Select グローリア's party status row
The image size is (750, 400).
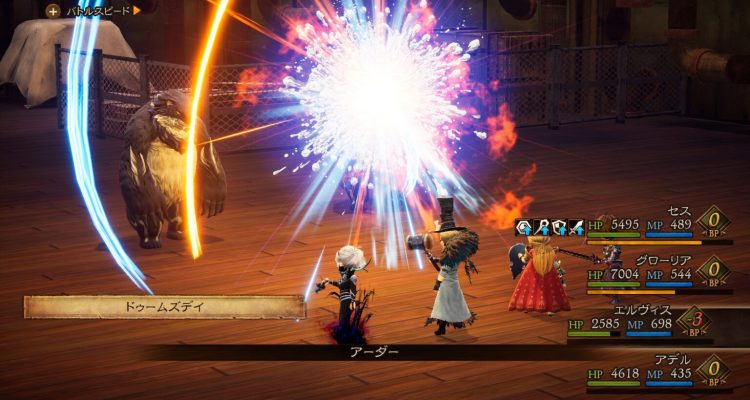(x=650, y=273)
